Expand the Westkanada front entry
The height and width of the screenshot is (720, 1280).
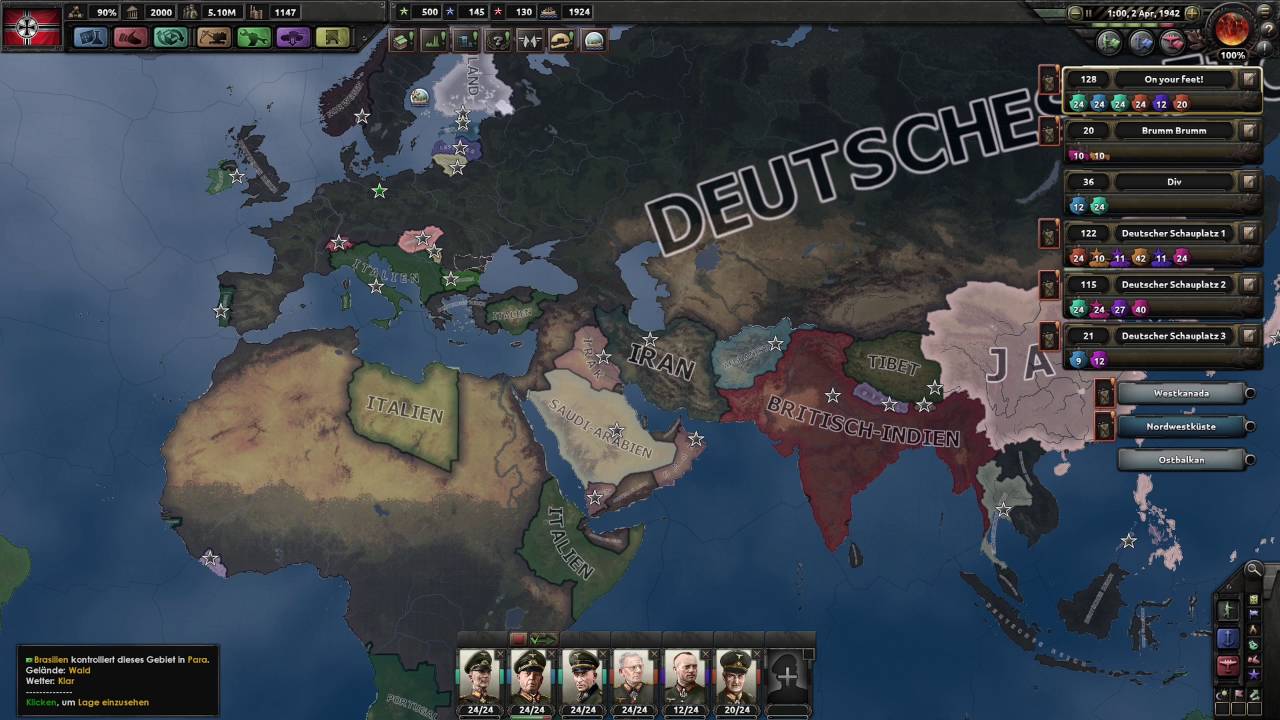(x=1250, y=392)
